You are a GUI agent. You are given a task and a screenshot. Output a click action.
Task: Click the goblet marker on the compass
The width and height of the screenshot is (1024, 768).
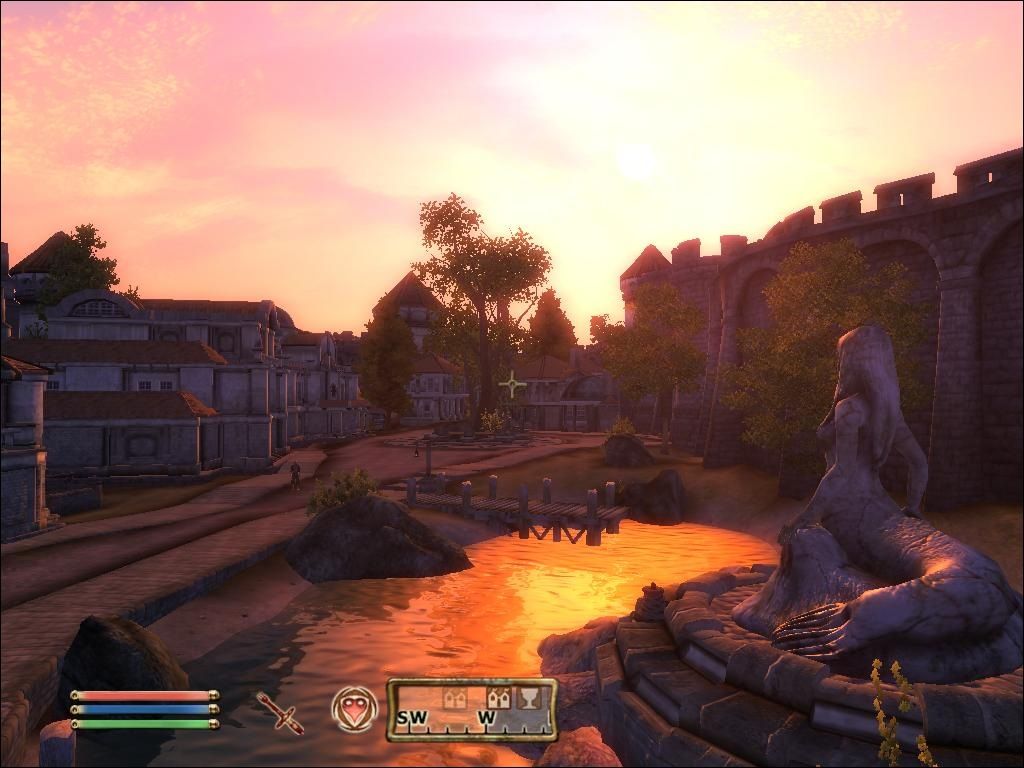pyautogui.click(x=528, y=698)
